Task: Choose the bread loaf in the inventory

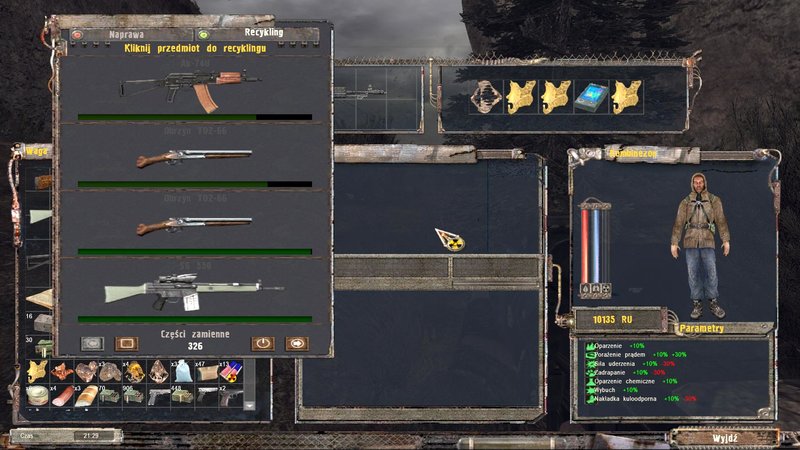Action: (x=86, y=396)
